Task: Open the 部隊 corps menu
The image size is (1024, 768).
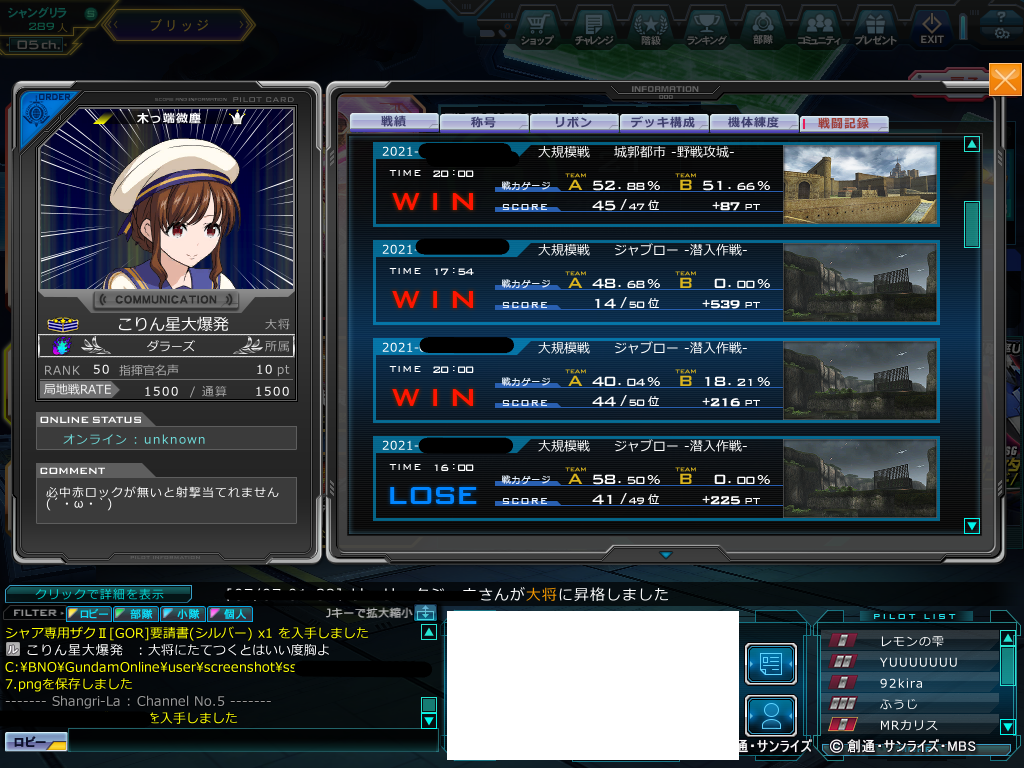Action: coord(762,28)
